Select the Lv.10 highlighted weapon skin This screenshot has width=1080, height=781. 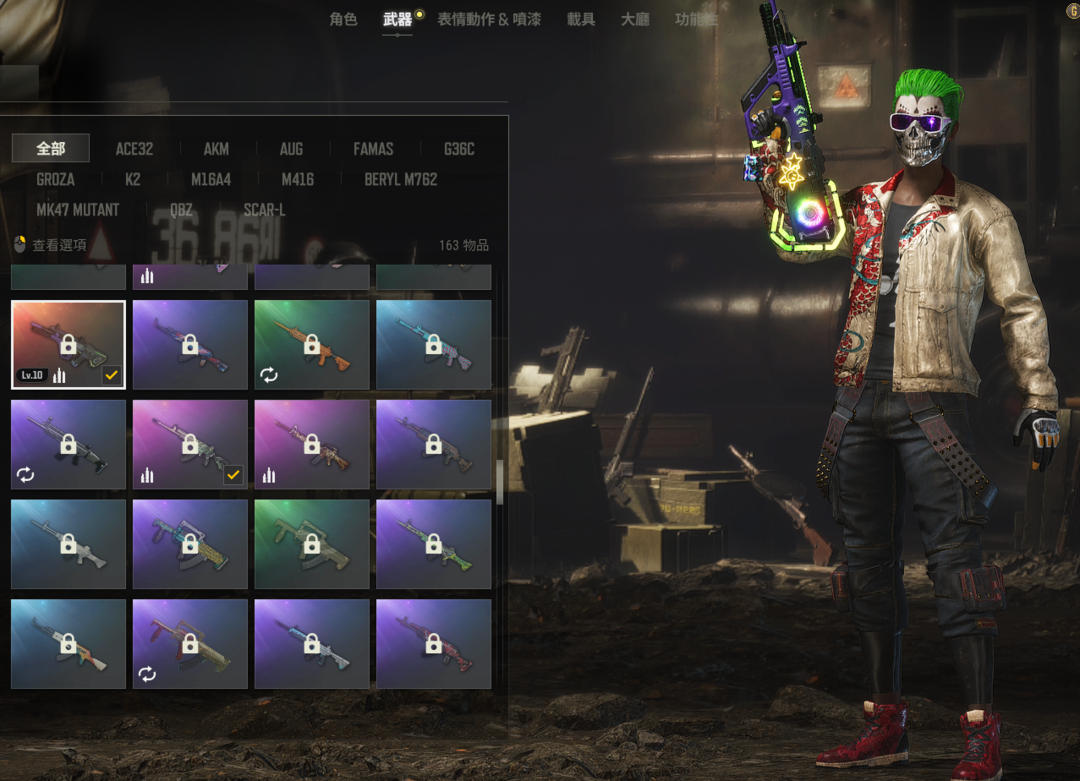pos(68,345)
